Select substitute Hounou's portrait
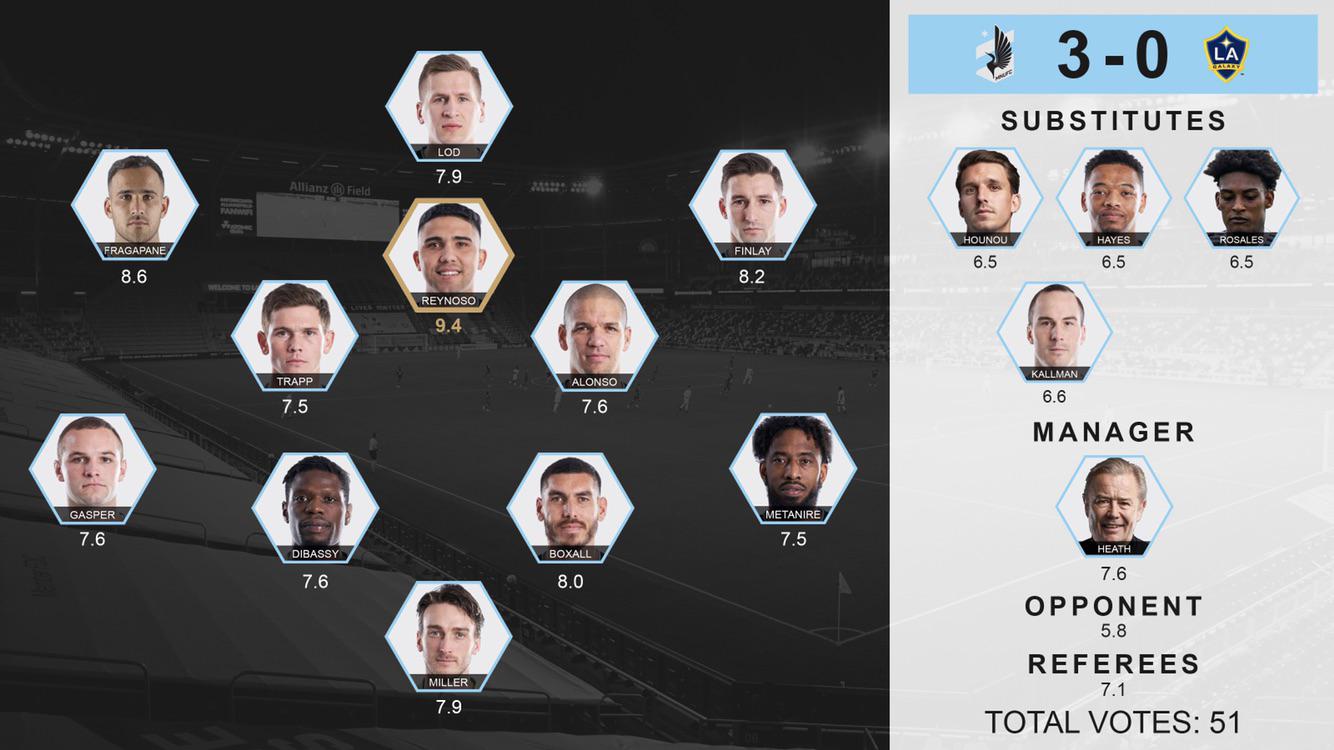Viewport: 1334px width, 750px height. point(985,197)
